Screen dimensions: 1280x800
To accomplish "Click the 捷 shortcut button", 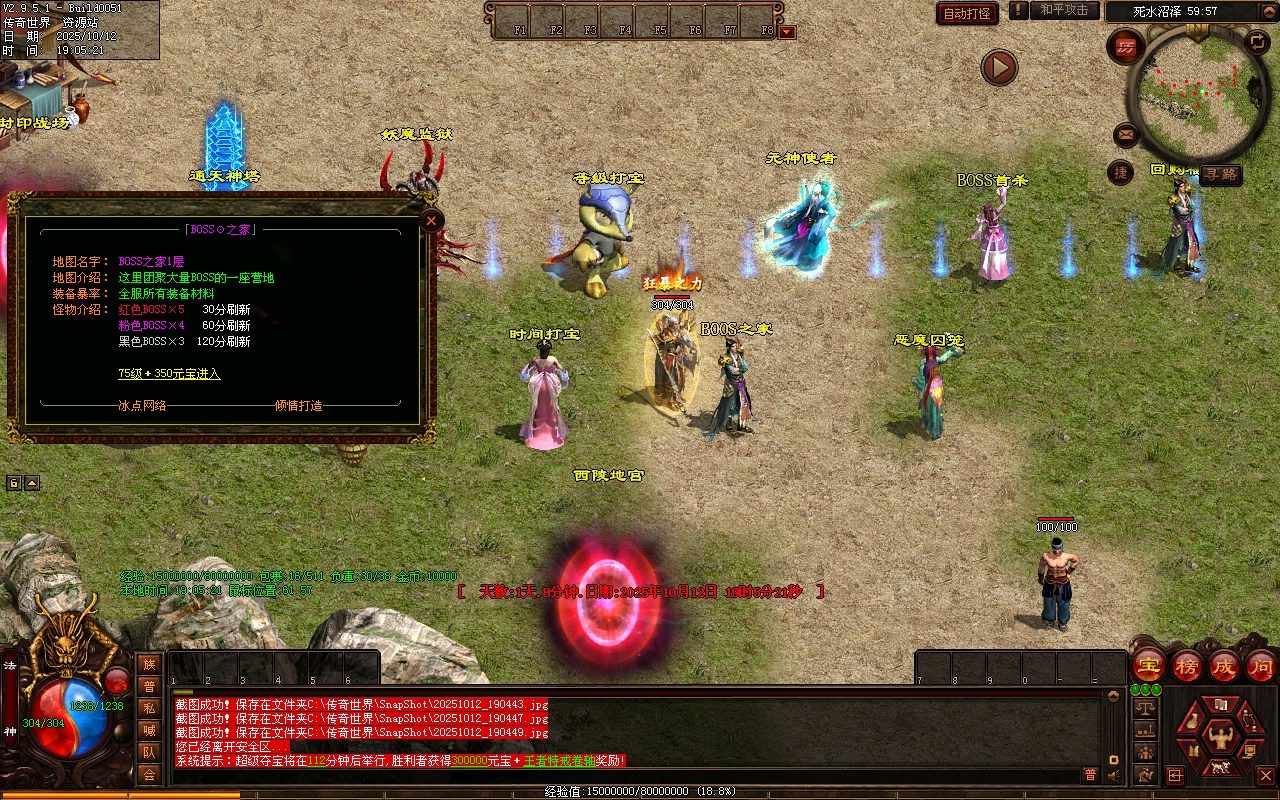I will 1121,172.
